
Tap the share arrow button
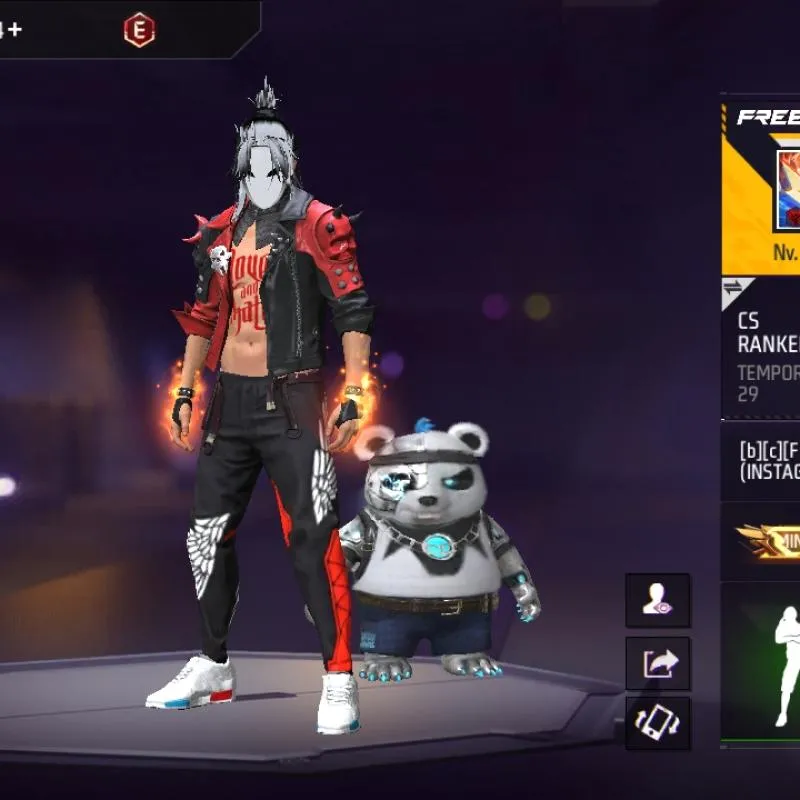(658, 662)
